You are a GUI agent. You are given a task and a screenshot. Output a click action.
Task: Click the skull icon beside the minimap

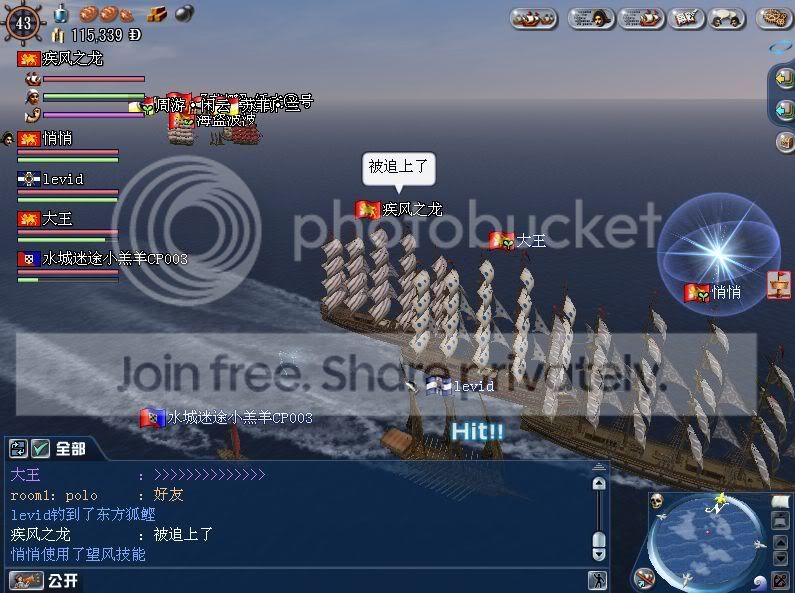point(656,502)
